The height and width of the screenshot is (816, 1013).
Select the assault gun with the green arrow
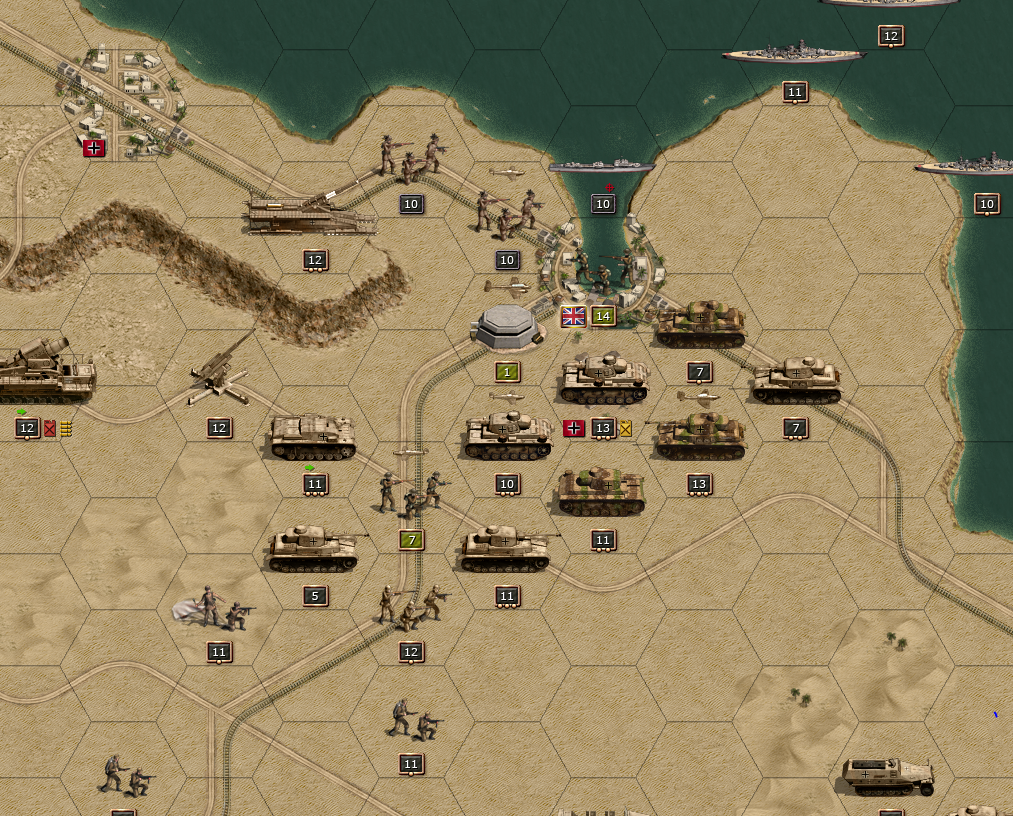[312, 438]
